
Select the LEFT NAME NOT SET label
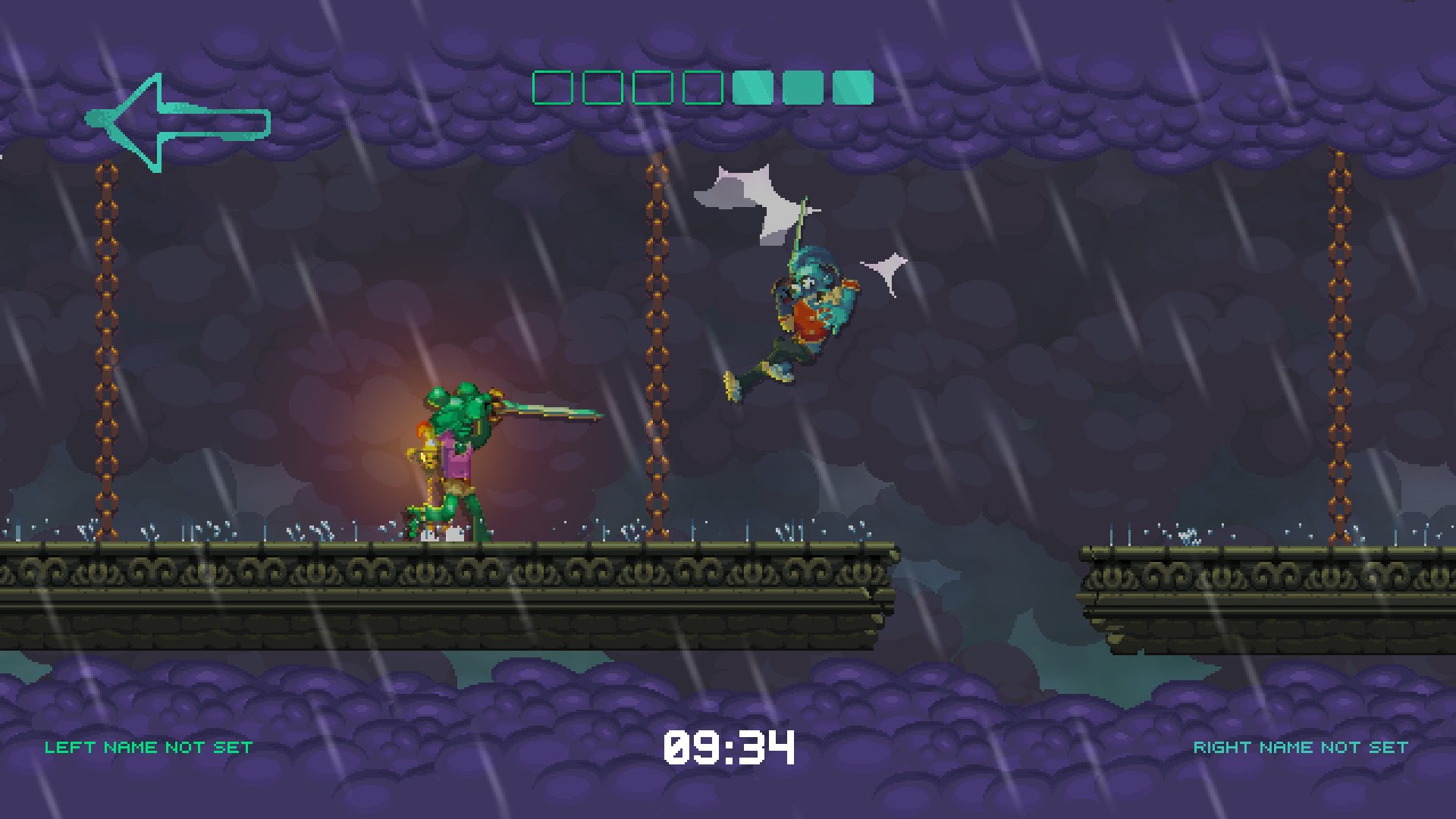pos(148,746)
